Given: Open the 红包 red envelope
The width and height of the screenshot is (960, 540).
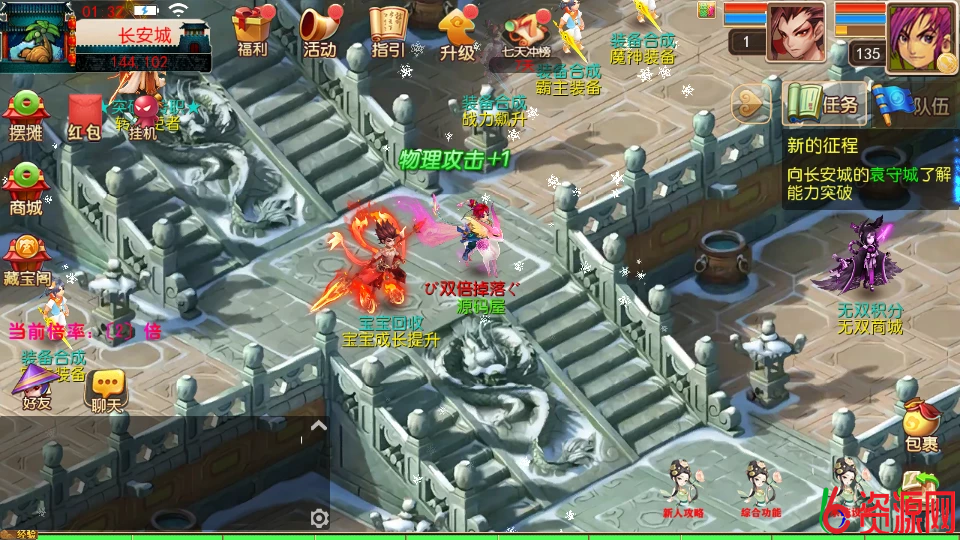Looking at the screenshot, I should click(85, 113).
